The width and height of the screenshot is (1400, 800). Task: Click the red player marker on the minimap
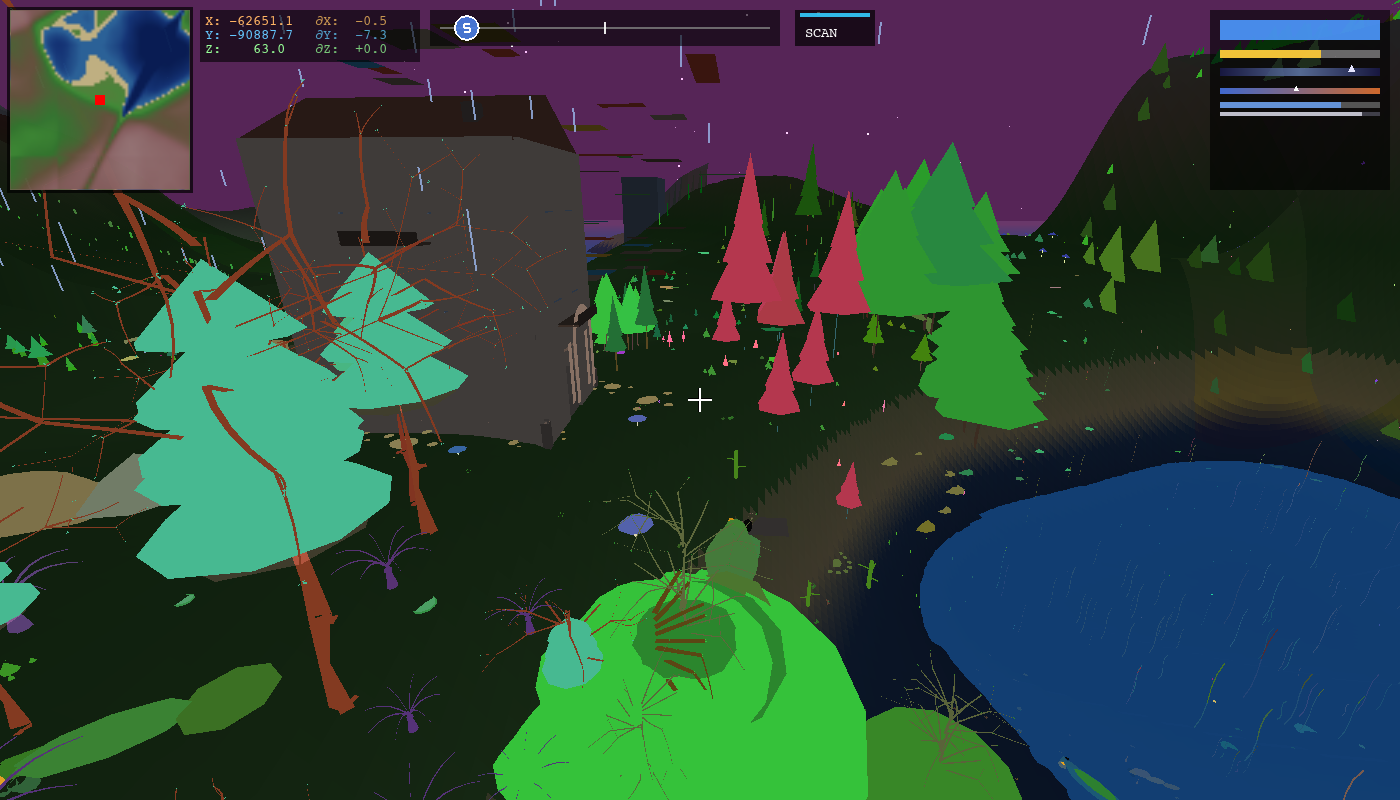point(98,100)
